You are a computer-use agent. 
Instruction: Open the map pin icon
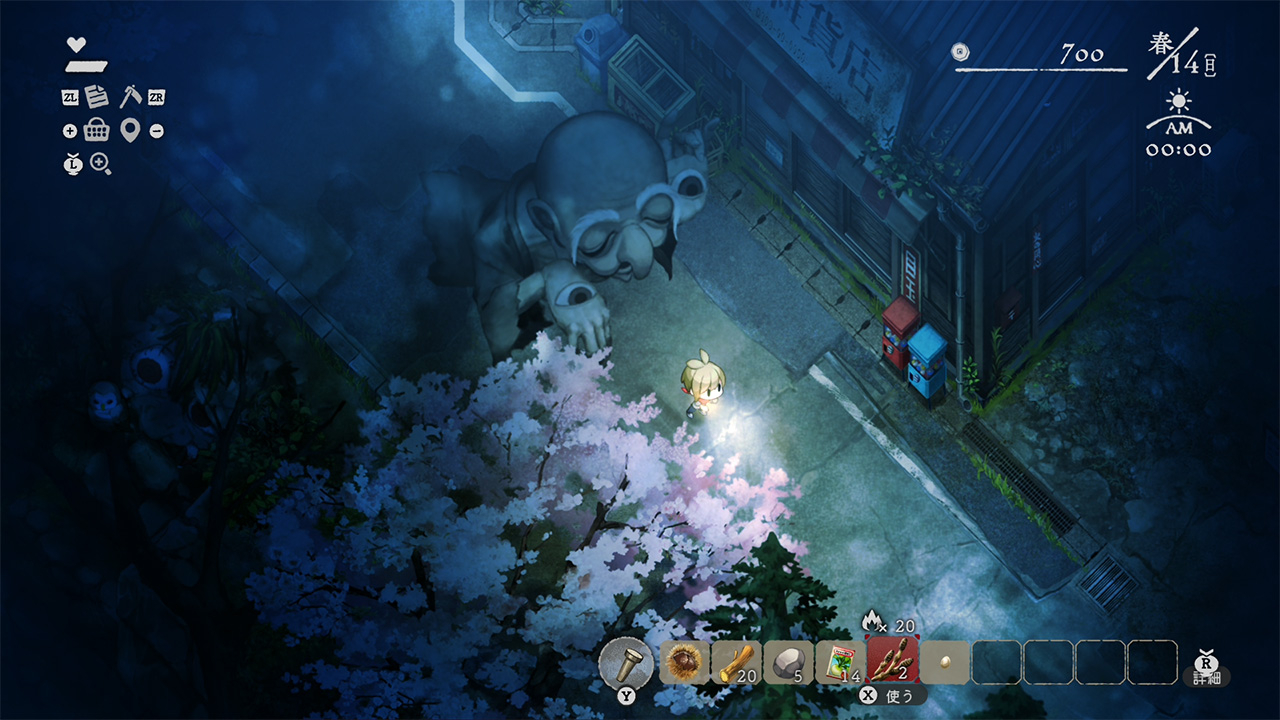click(x=129, y=130)
